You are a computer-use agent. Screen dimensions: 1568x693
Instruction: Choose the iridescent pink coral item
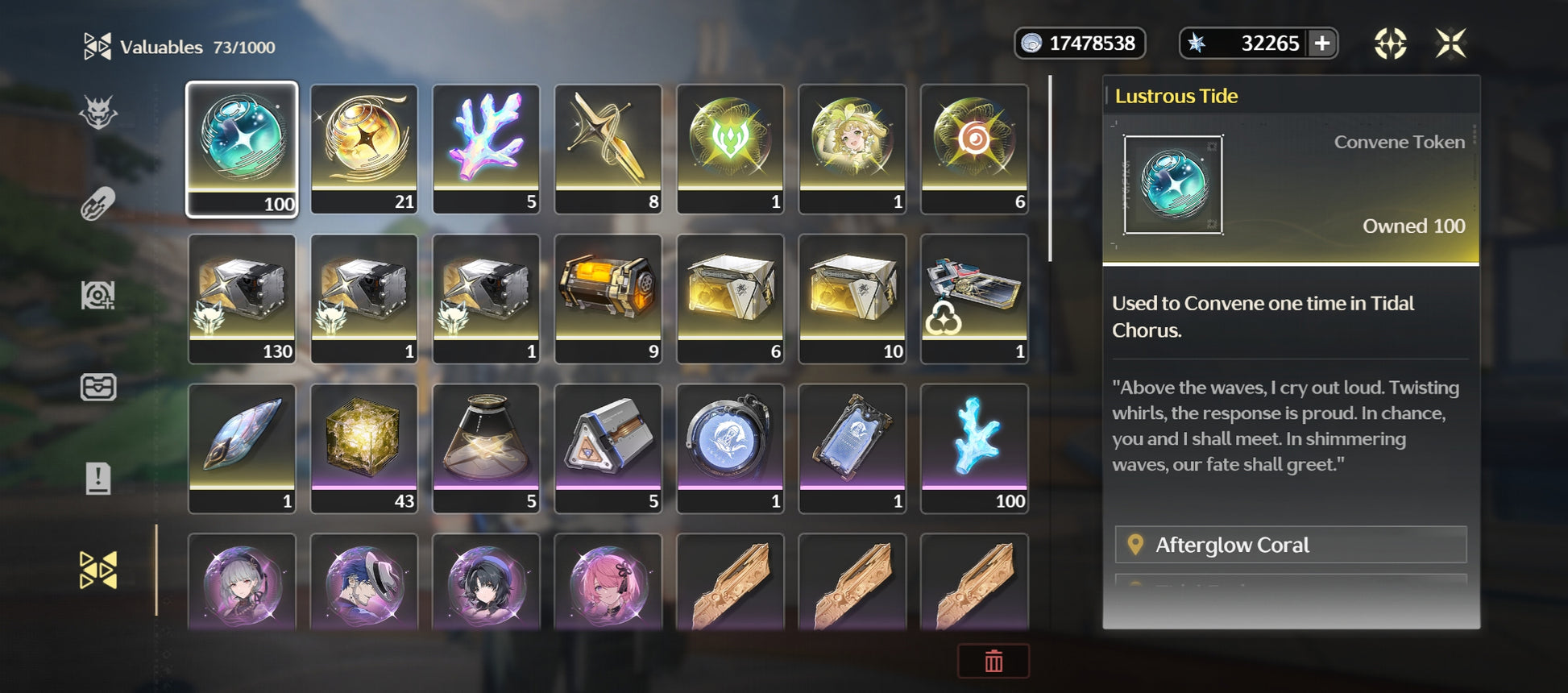point(486,149)
